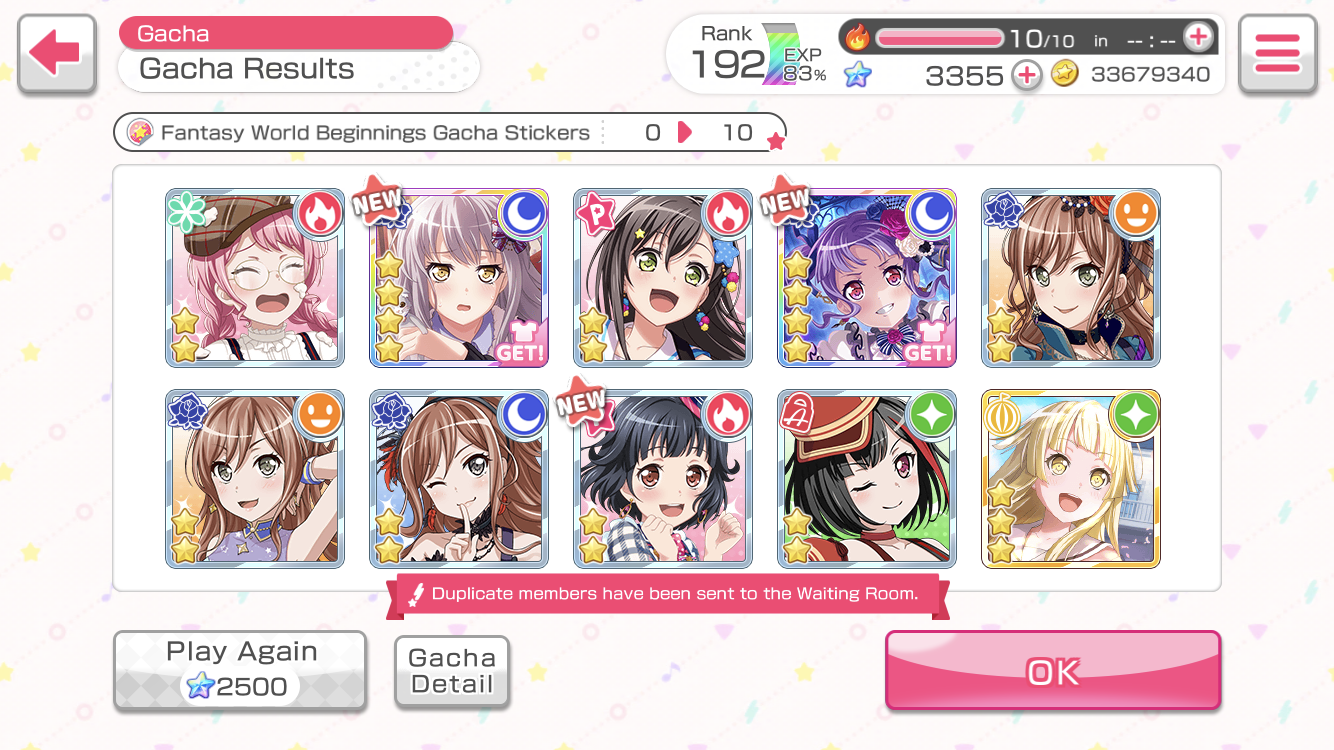The height and width of the screenshot is (750, 1334).
Task: Go back with the pink arrow button
Action: [x=57, y=54]
